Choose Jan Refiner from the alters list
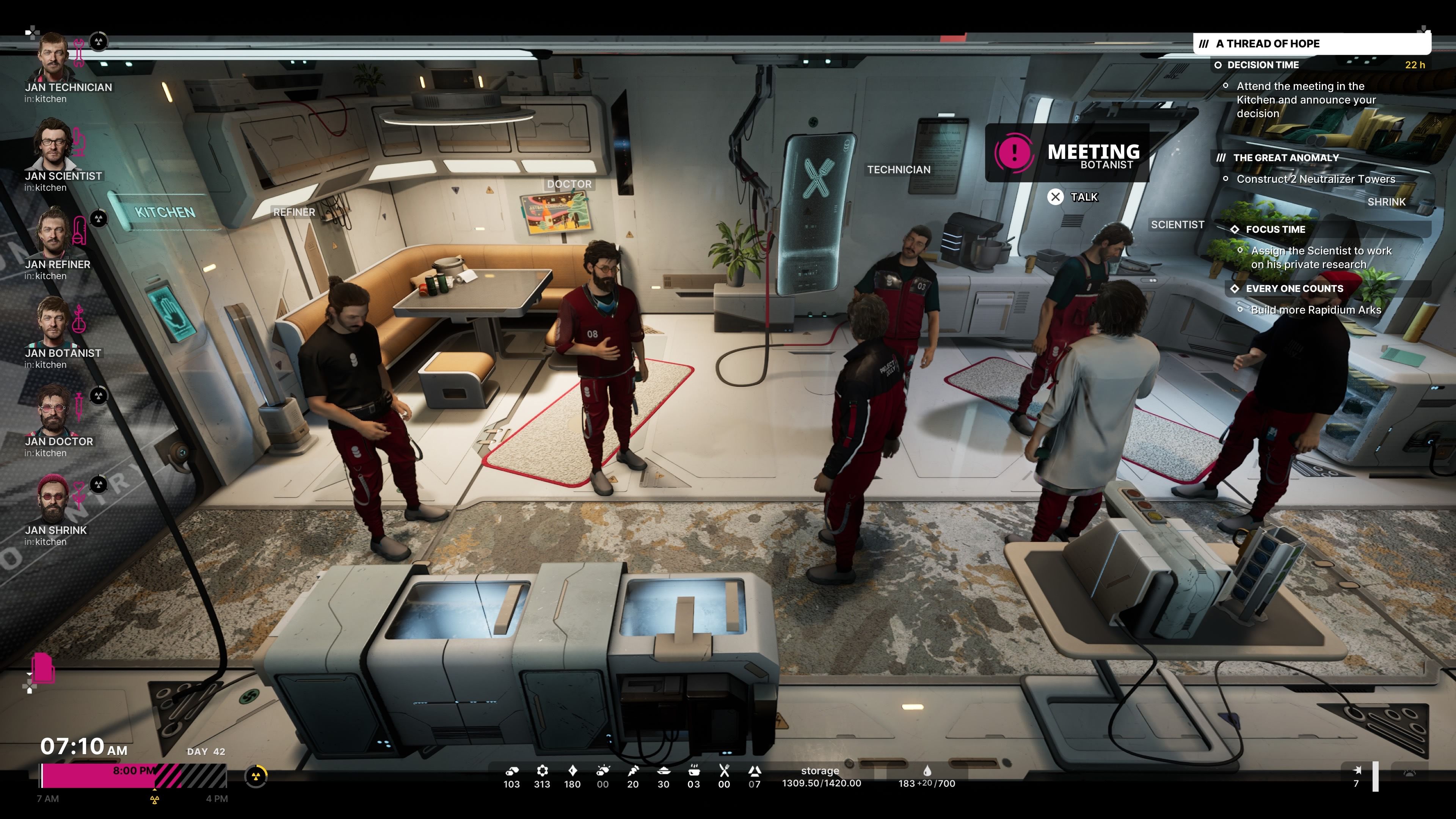The image size is (1456, 819). tap(53, 233)
